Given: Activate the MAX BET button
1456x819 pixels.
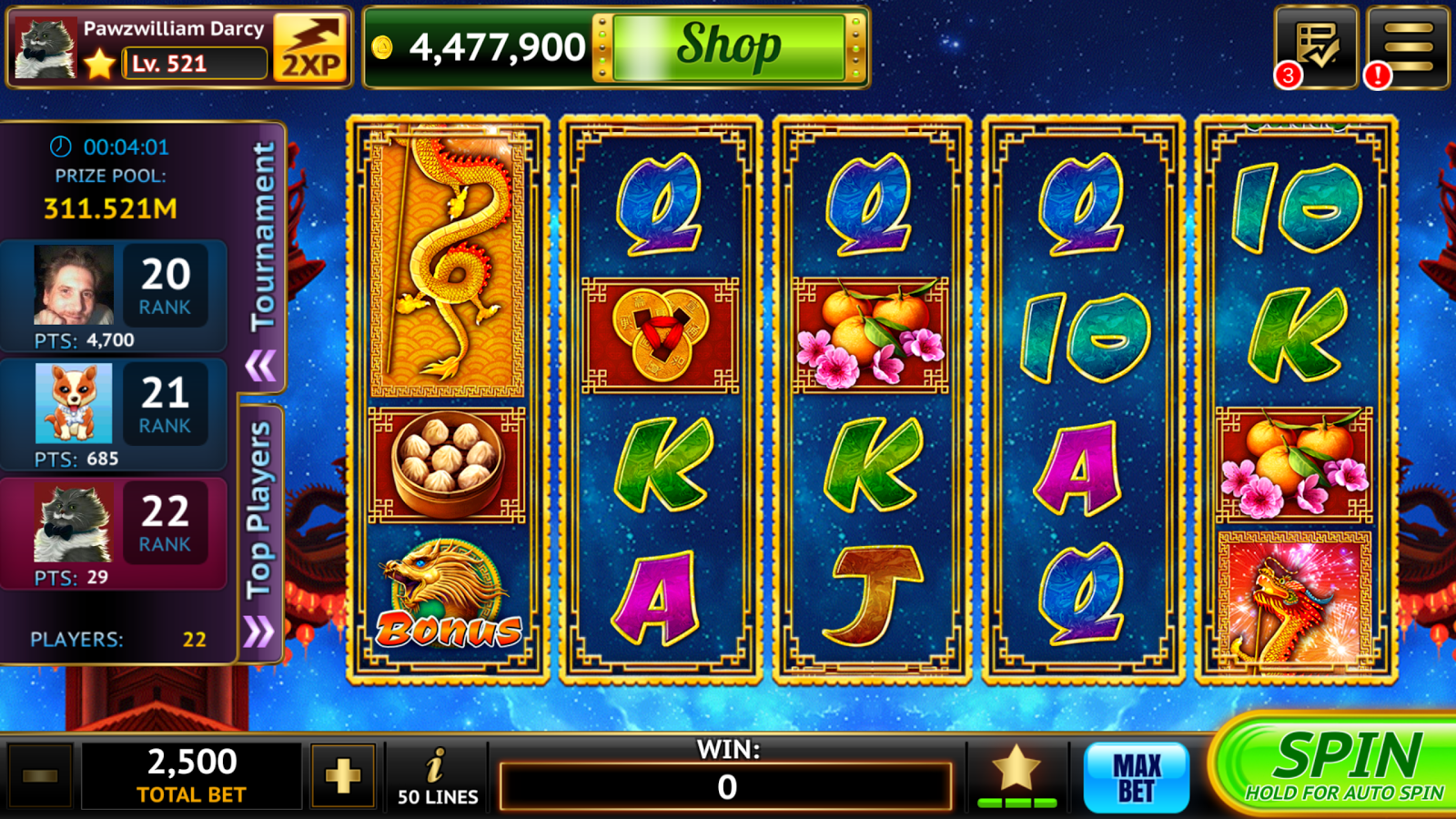Looking at the screenshot, I should [x=1137, y=777].
